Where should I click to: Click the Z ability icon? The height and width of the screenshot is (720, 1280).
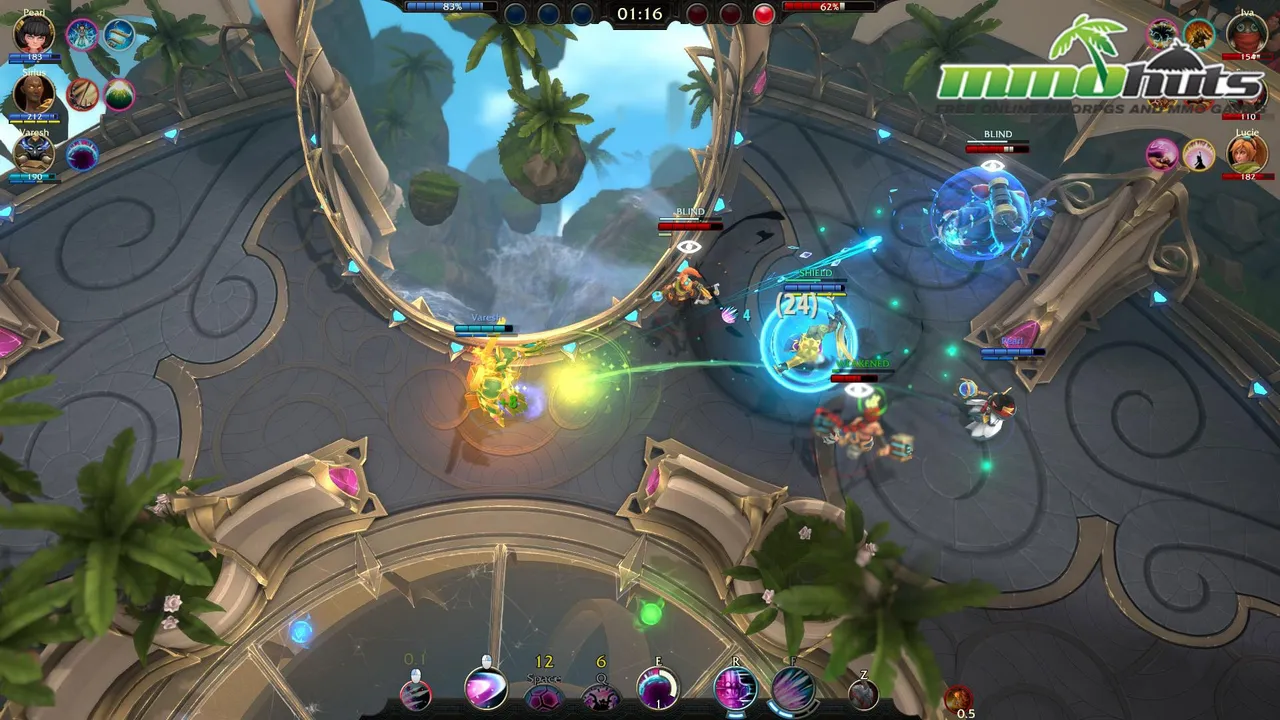click(863, 693)
